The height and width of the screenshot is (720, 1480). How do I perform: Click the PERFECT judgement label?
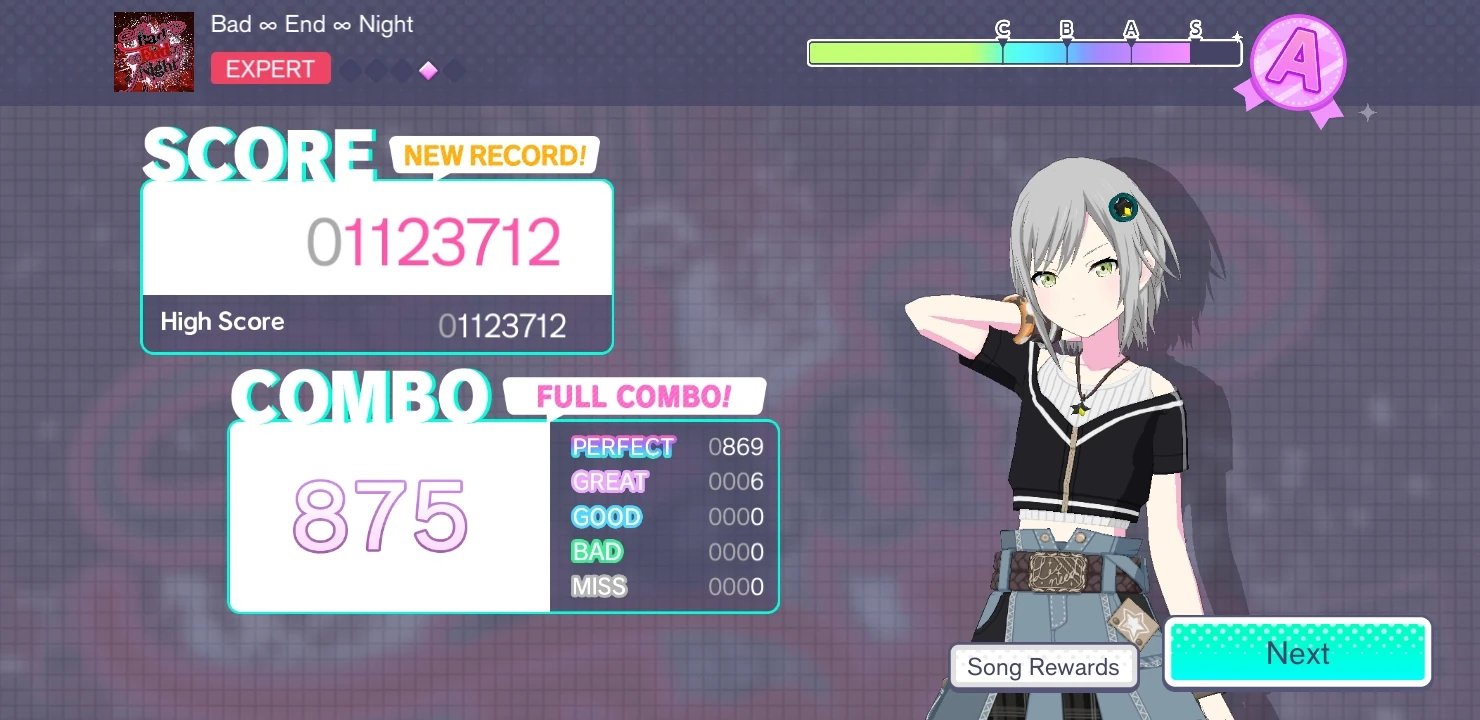pos(622,447)
